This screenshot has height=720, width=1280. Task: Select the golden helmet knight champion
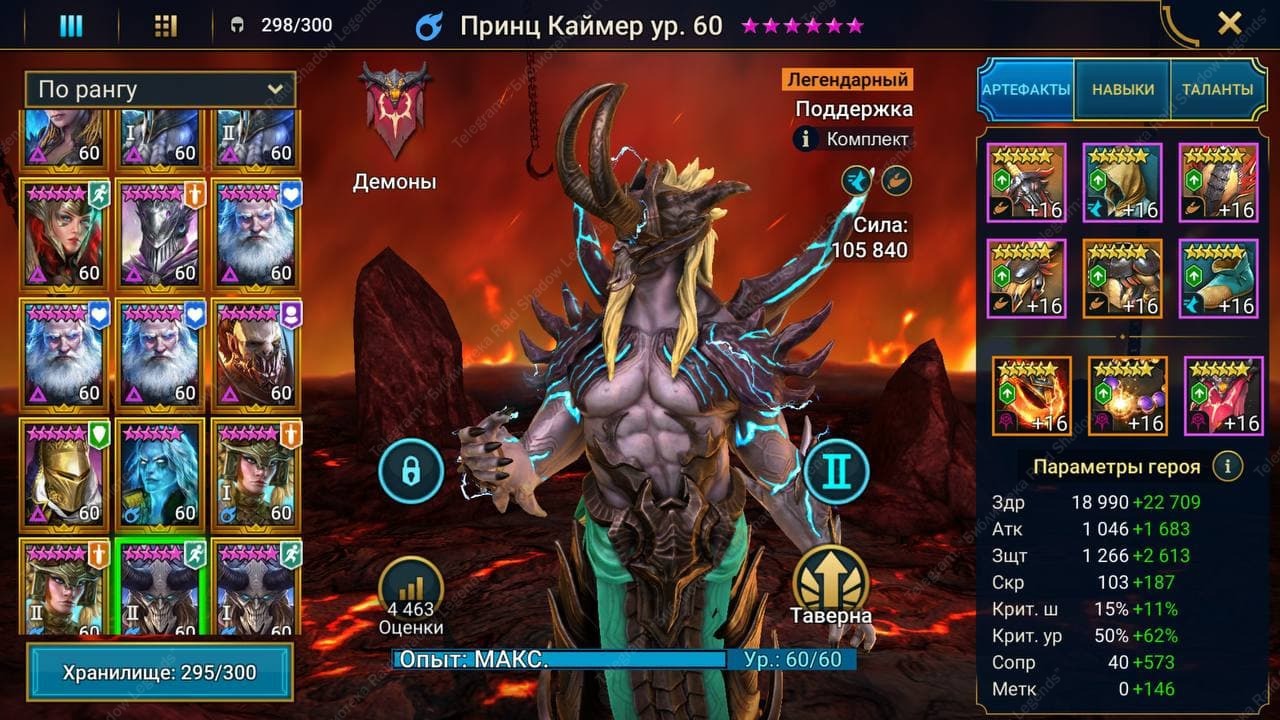[64, 472]
